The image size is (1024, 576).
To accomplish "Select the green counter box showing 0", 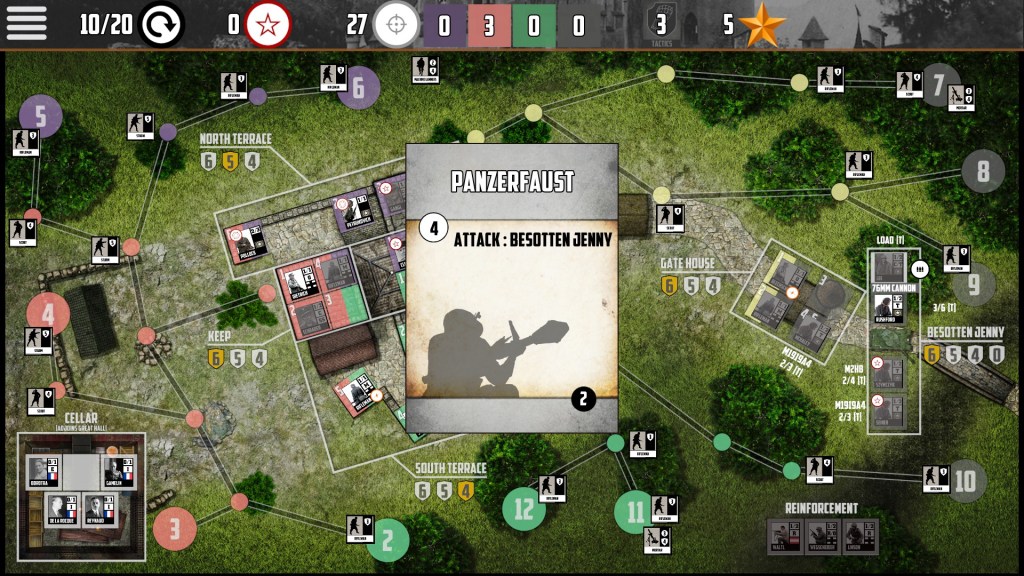I will pos(534,25).
